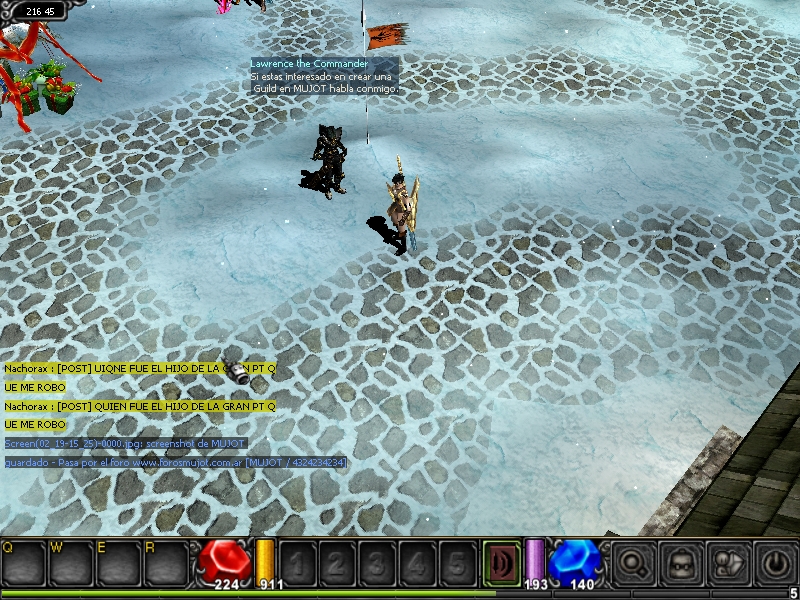Select the active skill icon with red frame
Image resolution: width=800 pixels, height=600 pixels.
pos(501,562)
